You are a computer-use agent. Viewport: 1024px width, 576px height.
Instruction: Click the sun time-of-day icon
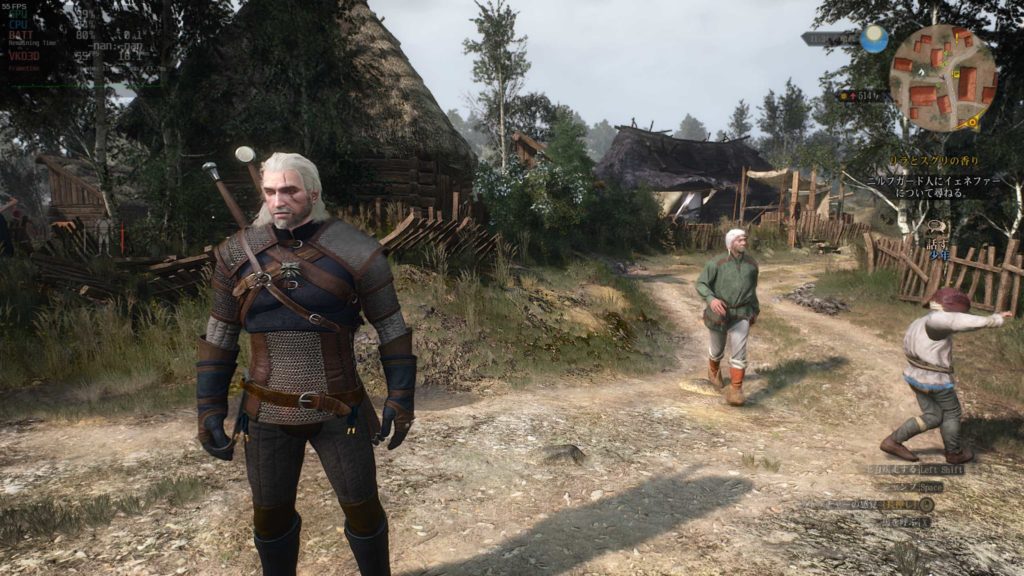point(875,39)
